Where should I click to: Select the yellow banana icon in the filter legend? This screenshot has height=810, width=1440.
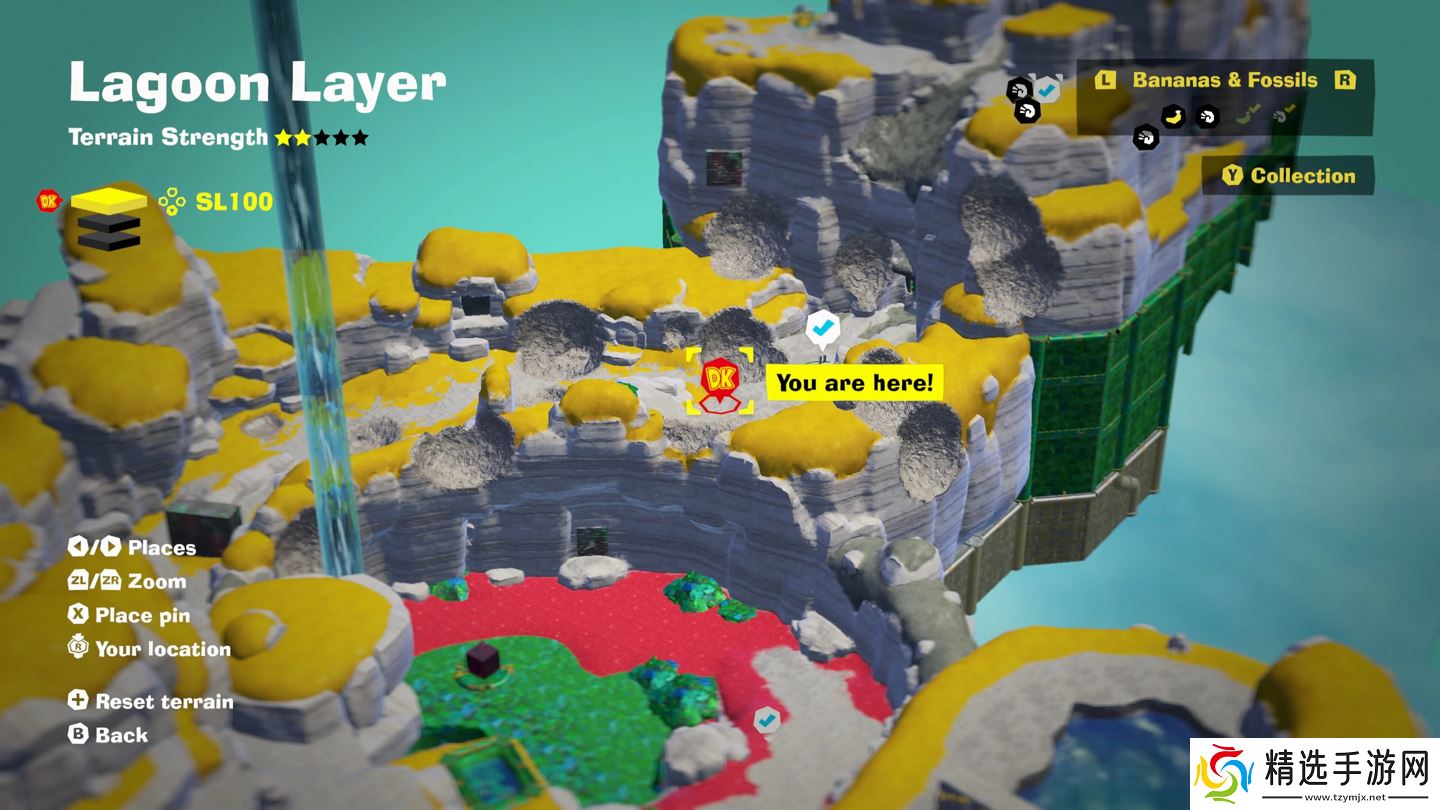click(1174, 117)
